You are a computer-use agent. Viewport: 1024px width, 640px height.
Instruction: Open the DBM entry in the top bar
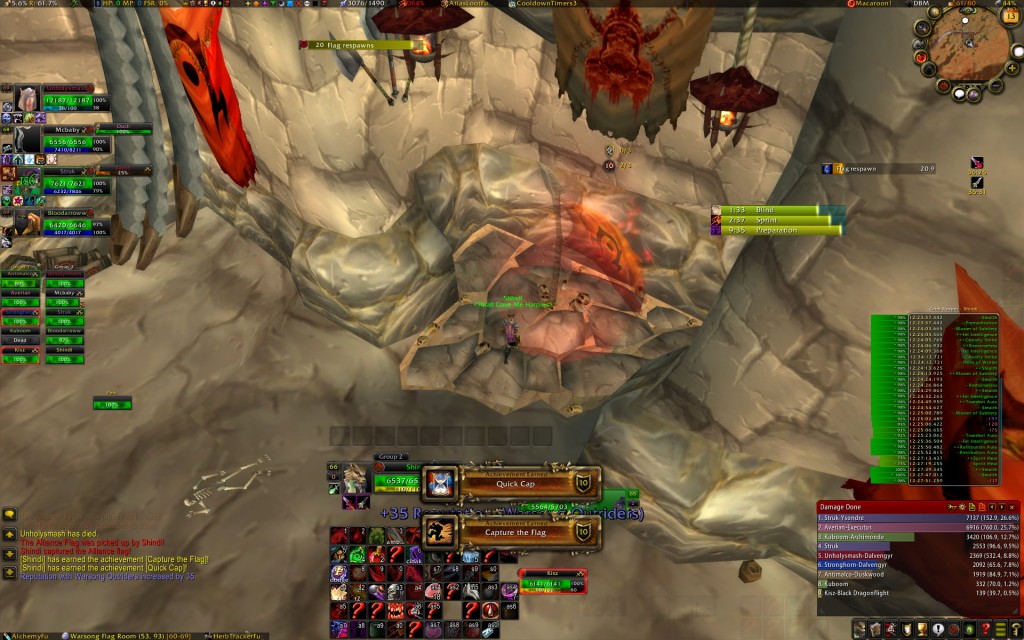[921, 4]
